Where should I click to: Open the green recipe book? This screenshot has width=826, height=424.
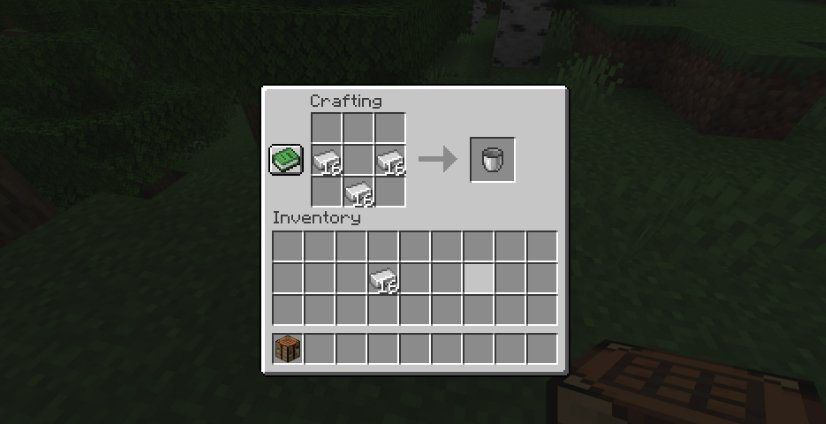pyautogui.click(x=285, y=160)
